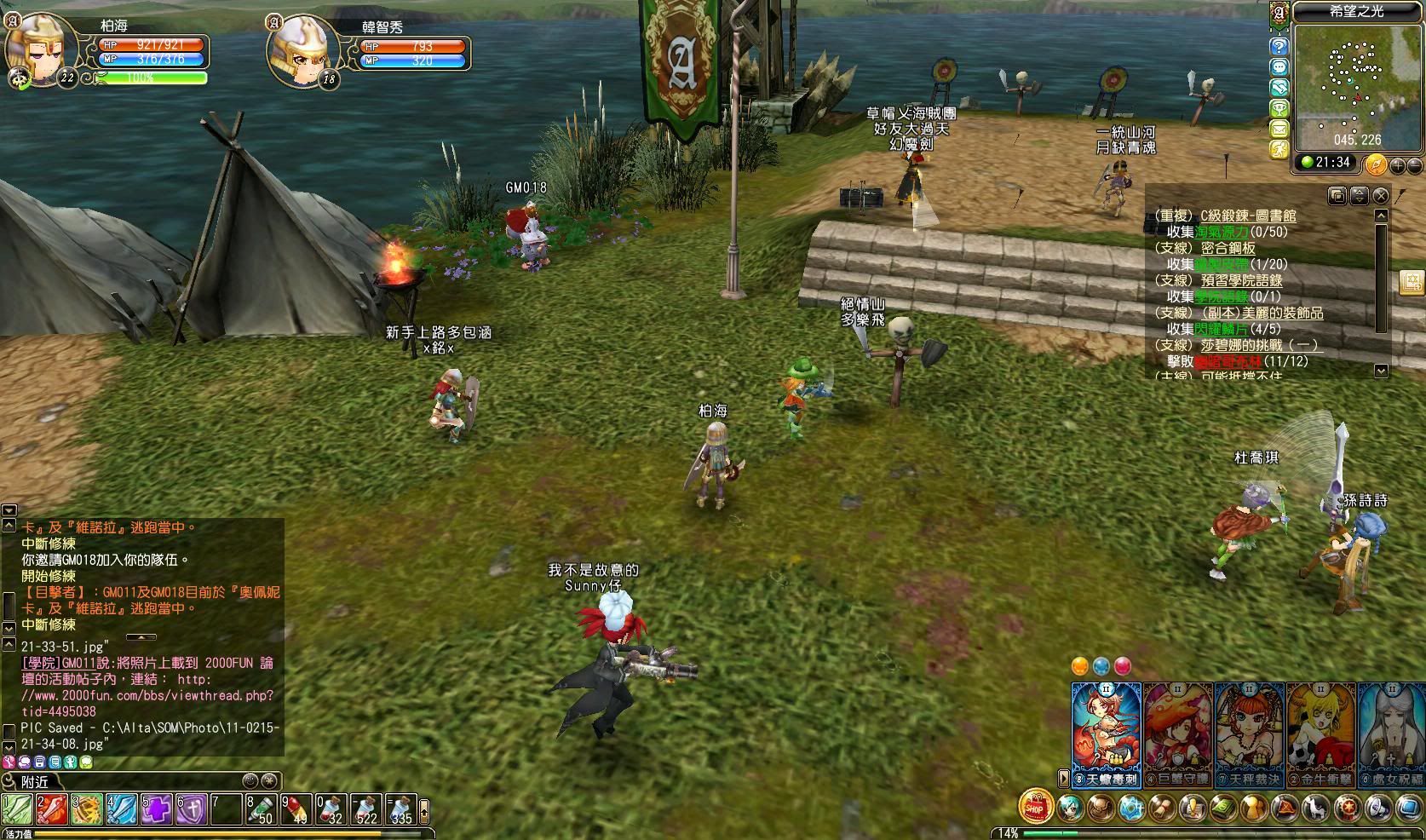Choose the 金牛衝擊 Taurus card
The image size is (1426, 840).
(1321, 731)
